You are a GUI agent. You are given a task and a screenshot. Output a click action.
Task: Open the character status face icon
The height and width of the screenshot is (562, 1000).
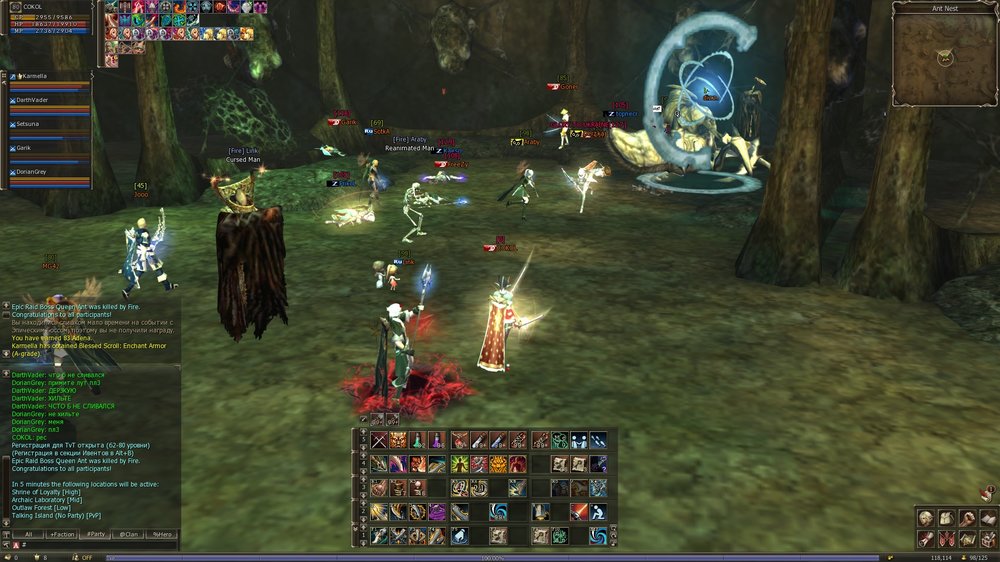pyautogui.click(x=925, y=518)
